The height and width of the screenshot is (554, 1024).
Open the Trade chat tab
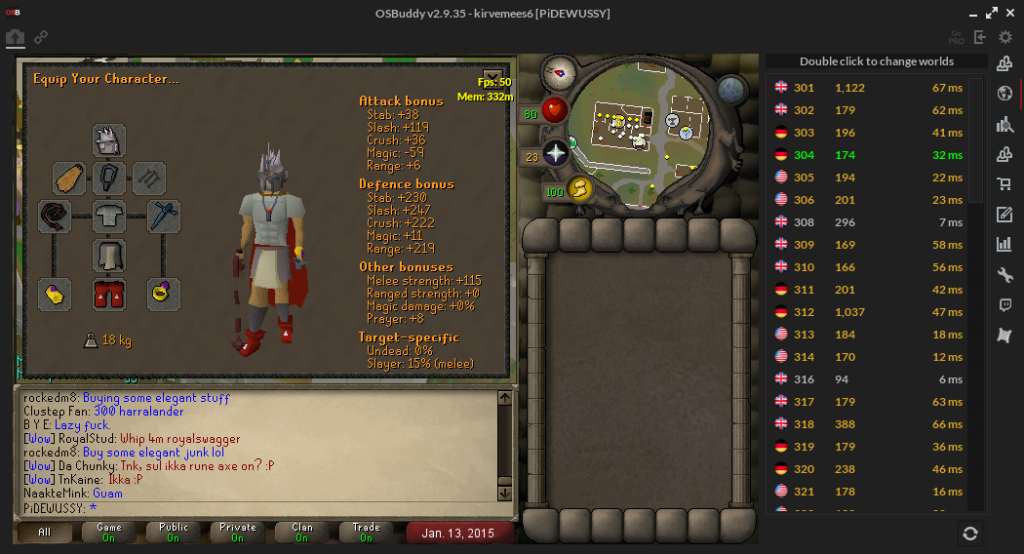click(x=366, y=532)
